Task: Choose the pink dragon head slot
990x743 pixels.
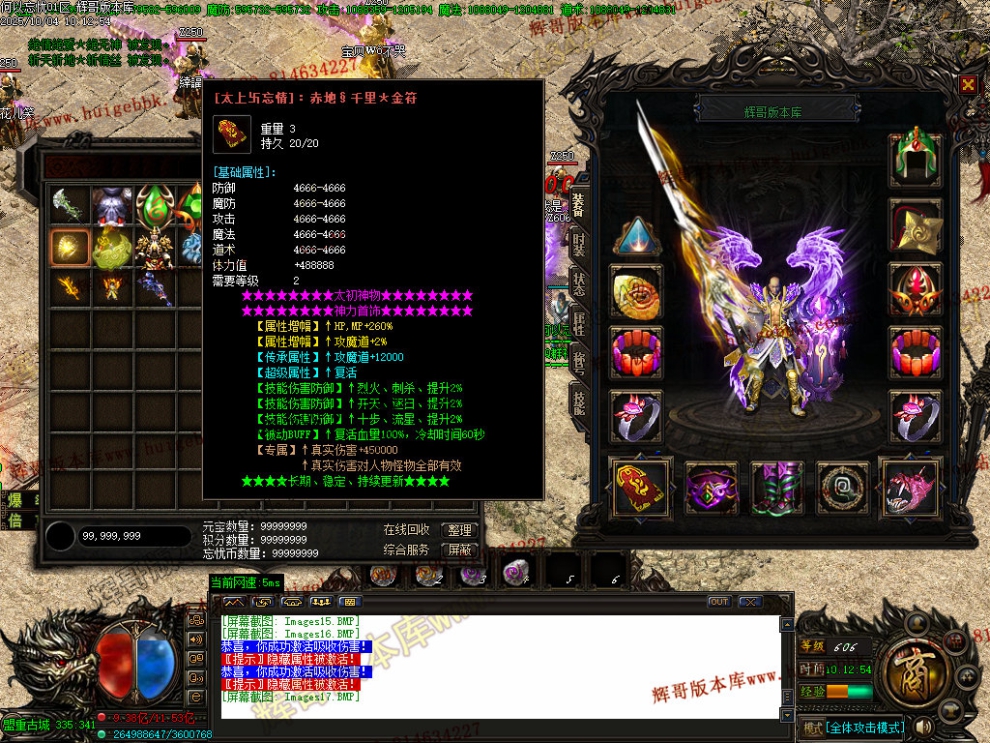Action: tap(911, 488)
